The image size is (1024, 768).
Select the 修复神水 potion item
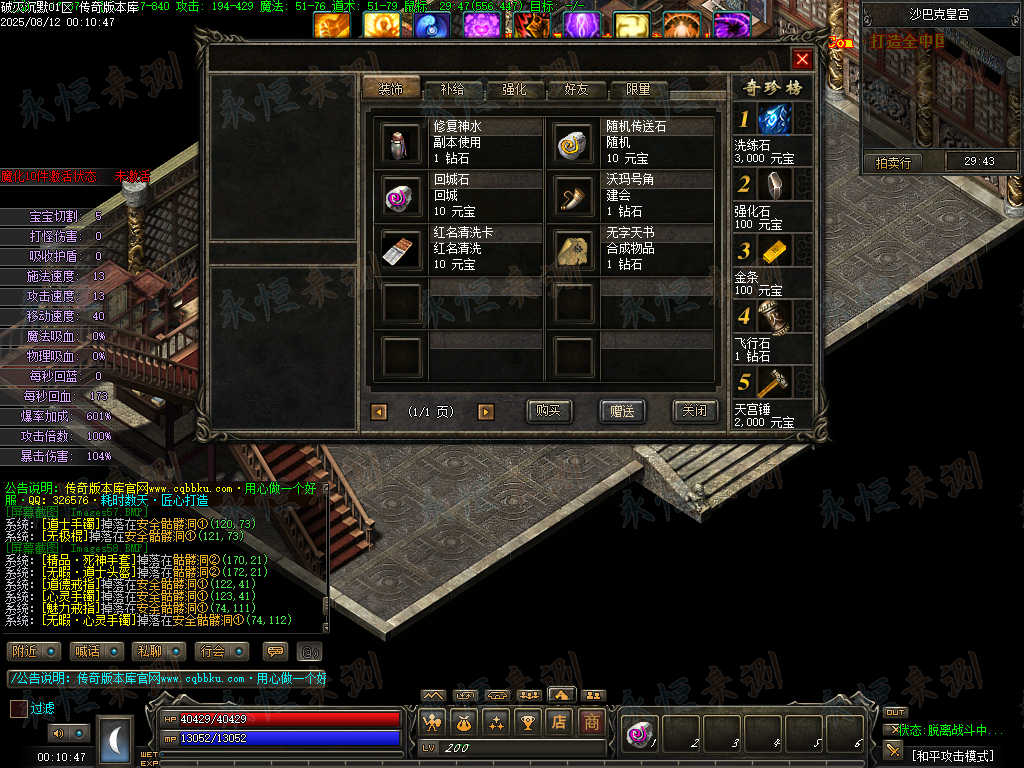[403, 143]
